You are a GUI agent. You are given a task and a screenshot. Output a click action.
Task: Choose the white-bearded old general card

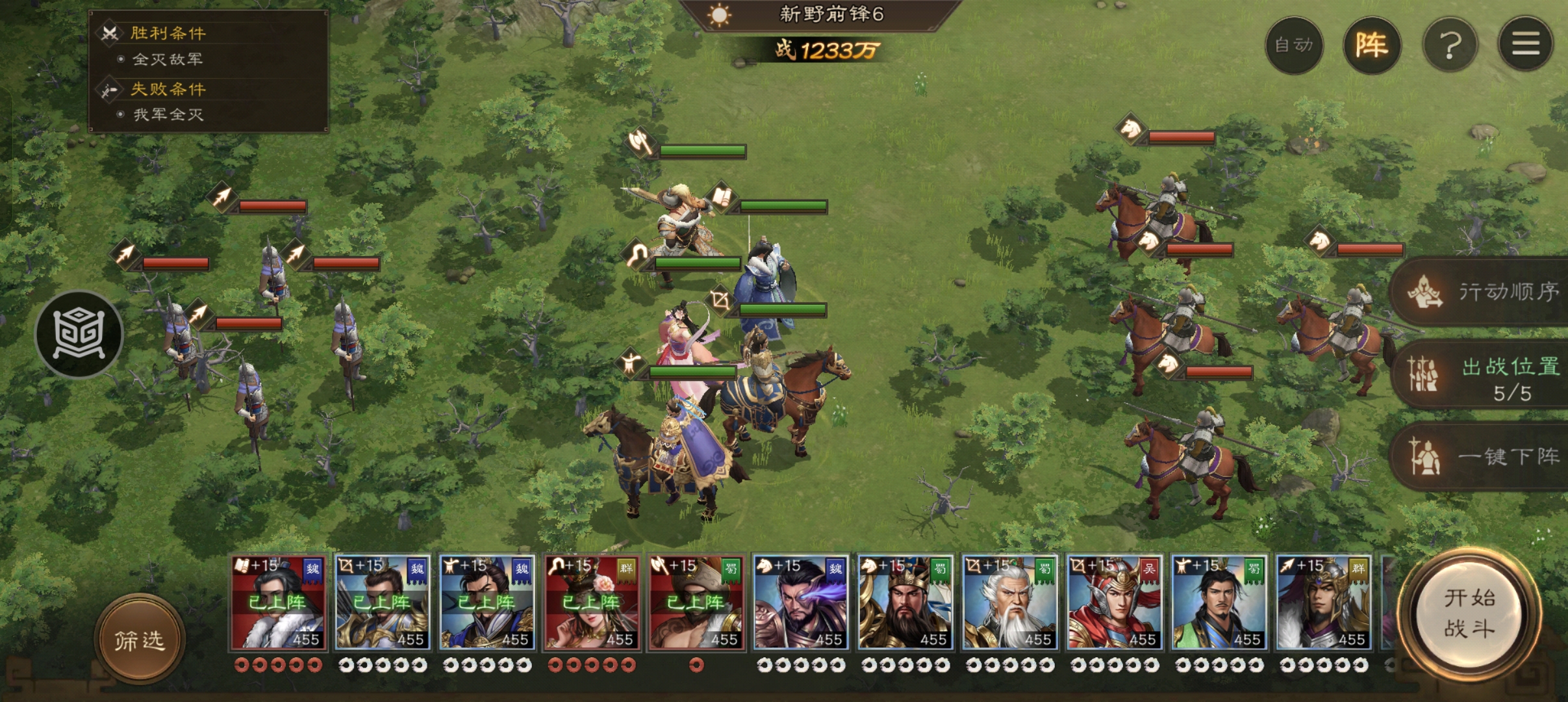pyautogui.click(x=1009, y=603)
